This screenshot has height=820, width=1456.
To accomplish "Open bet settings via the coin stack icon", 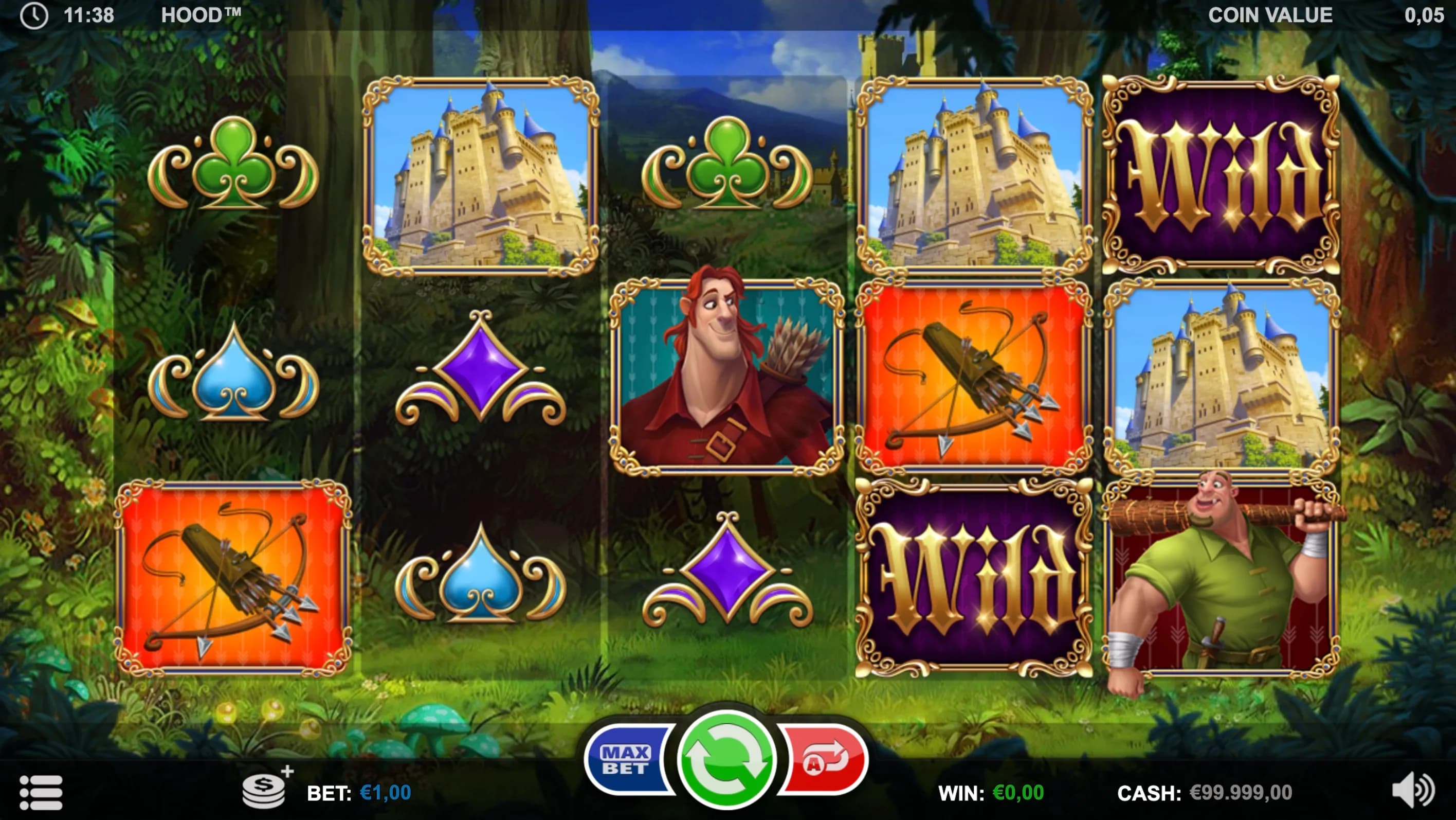I will tap(265, 789).
